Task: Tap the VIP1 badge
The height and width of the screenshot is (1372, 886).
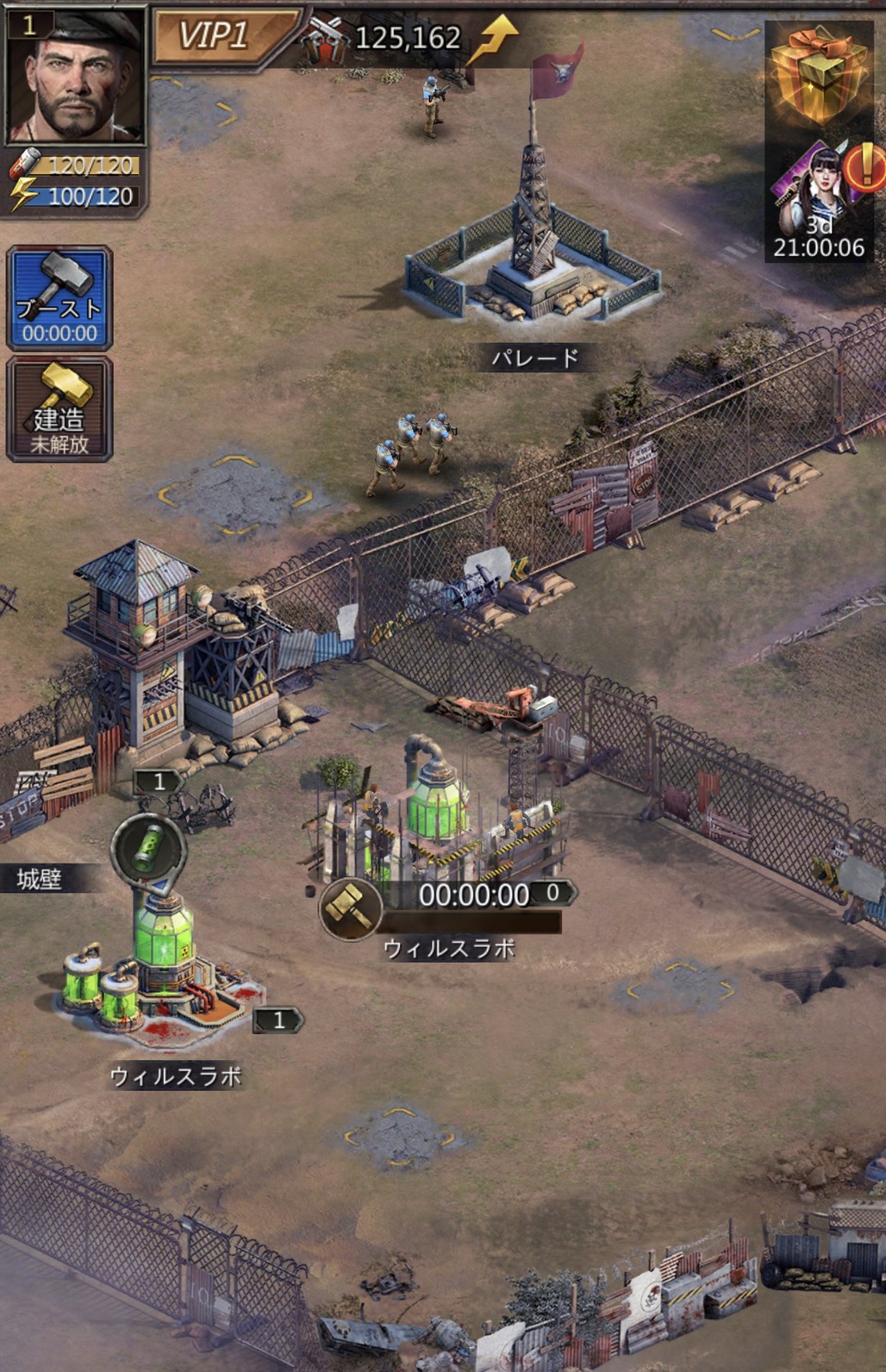Action: [x=216, y=36]
